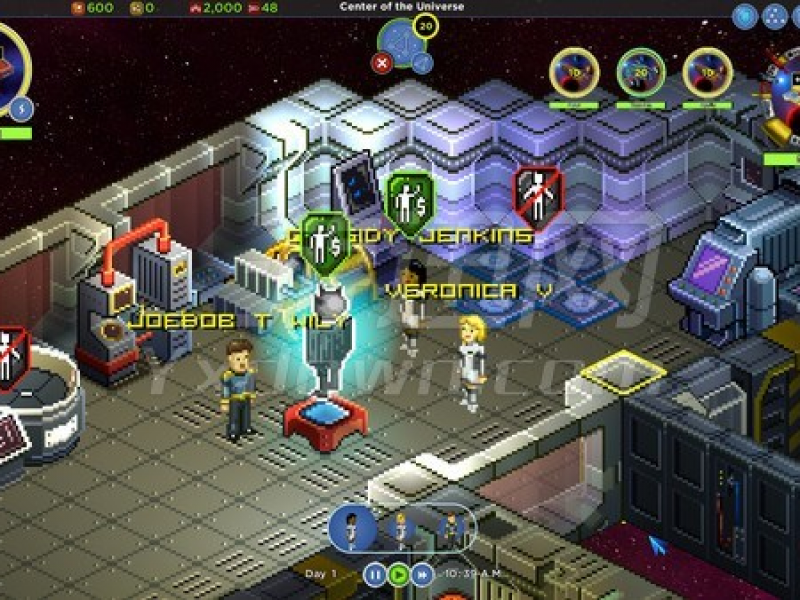Open the blue constellation star map circle
The width and height of the screenshot is (800, 600).
403,44
